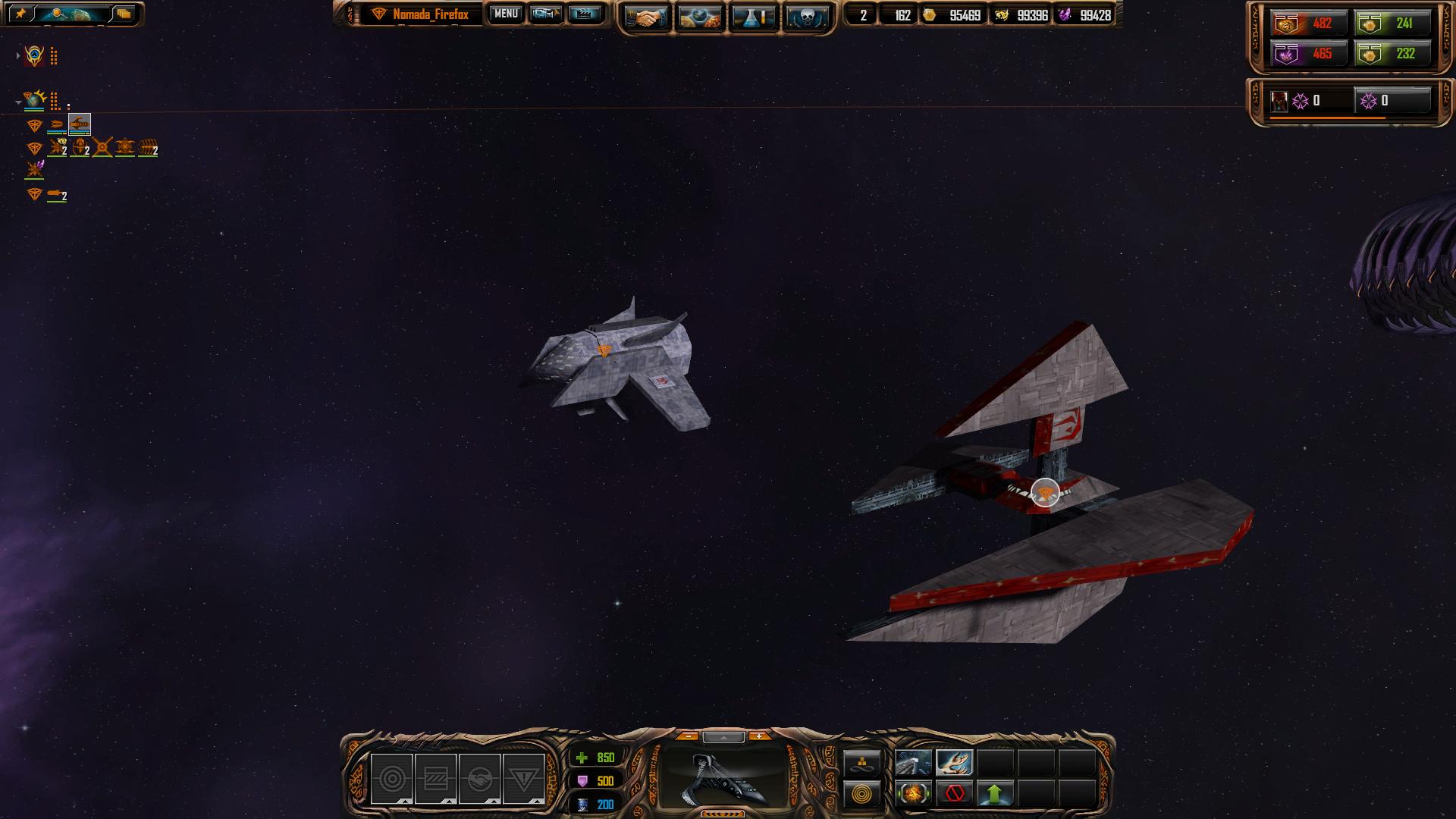Image resolution: width=1456 pixels, height=819 pixels.
Task: Toggle the pin icon on empire tree
Action: (x=20, y=14)
